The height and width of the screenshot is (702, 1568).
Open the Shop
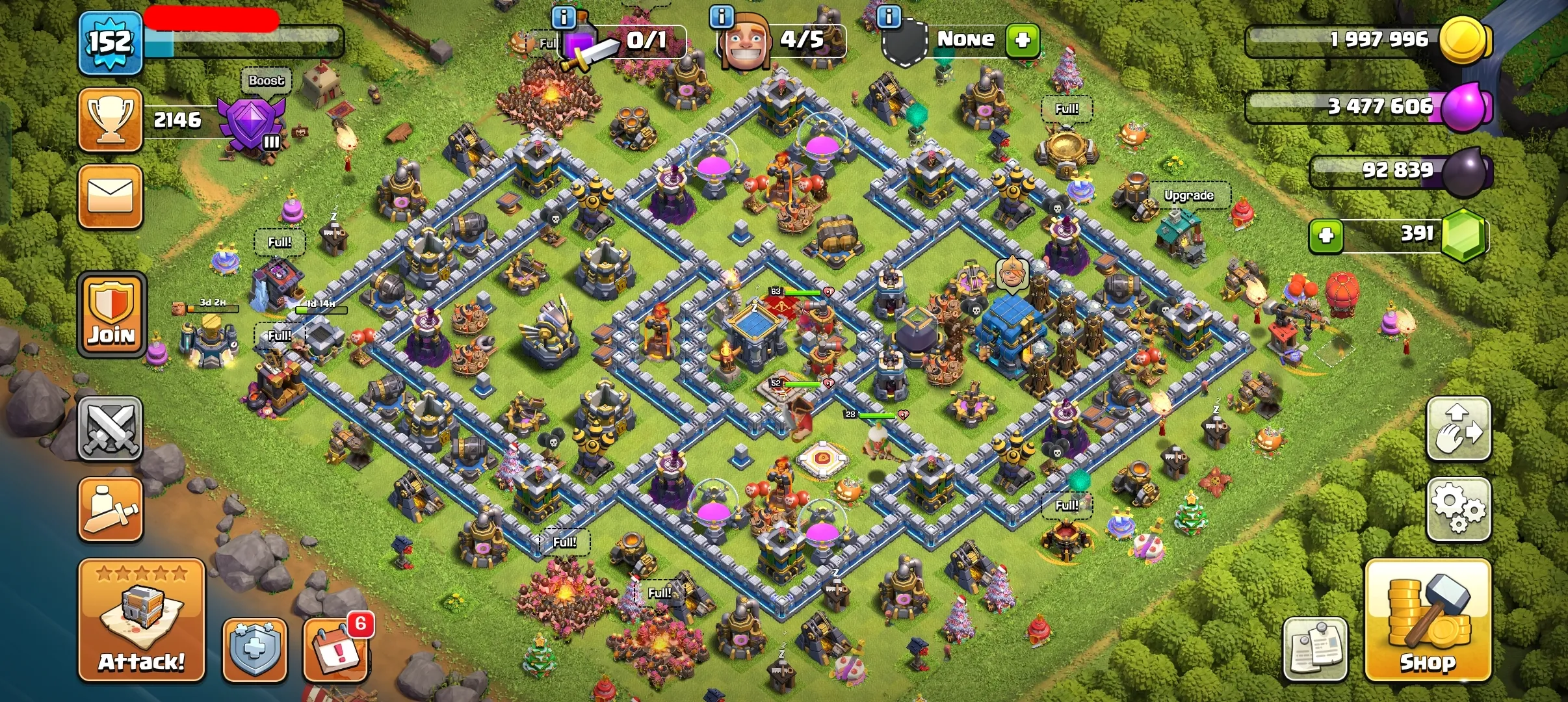pyautogui.click(x=1428, y=621)
